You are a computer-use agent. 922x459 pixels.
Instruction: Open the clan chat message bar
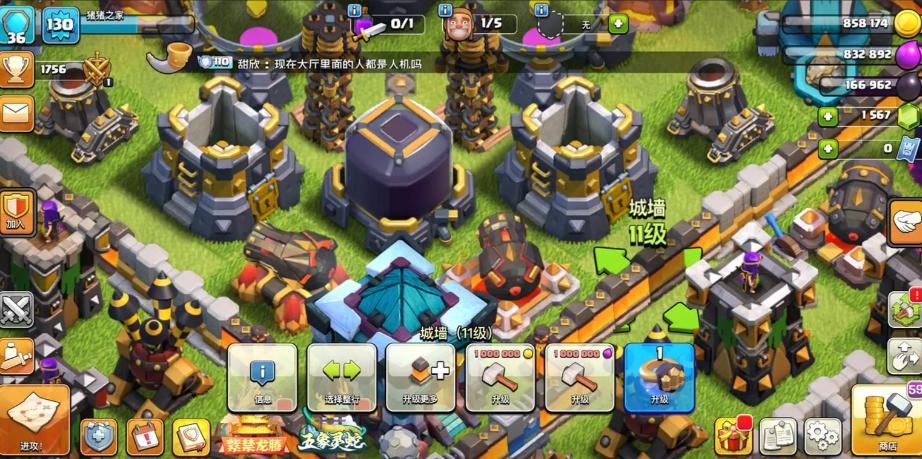(330, 62)
